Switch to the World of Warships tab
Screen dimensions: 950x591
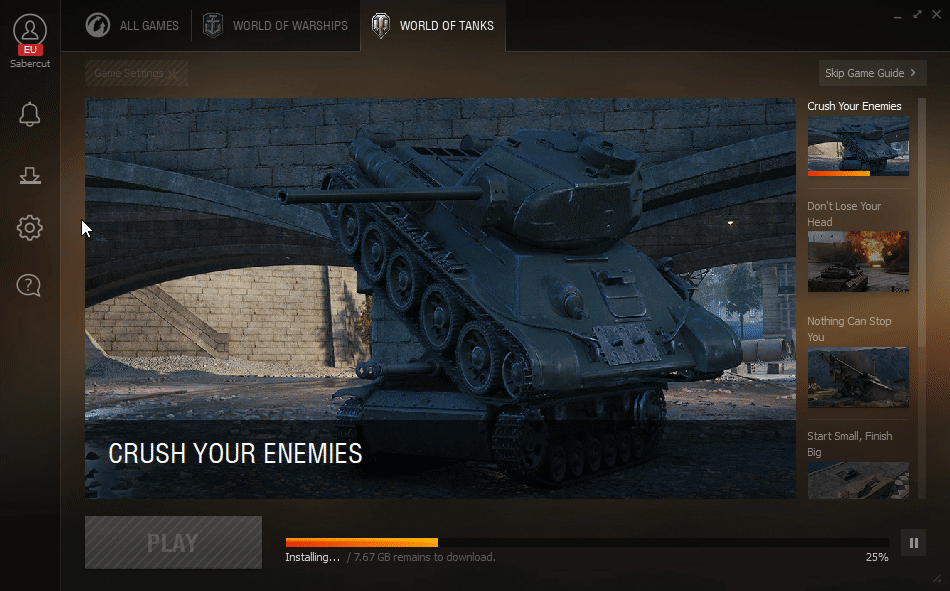pyautogui.click(x=275, y=26)
